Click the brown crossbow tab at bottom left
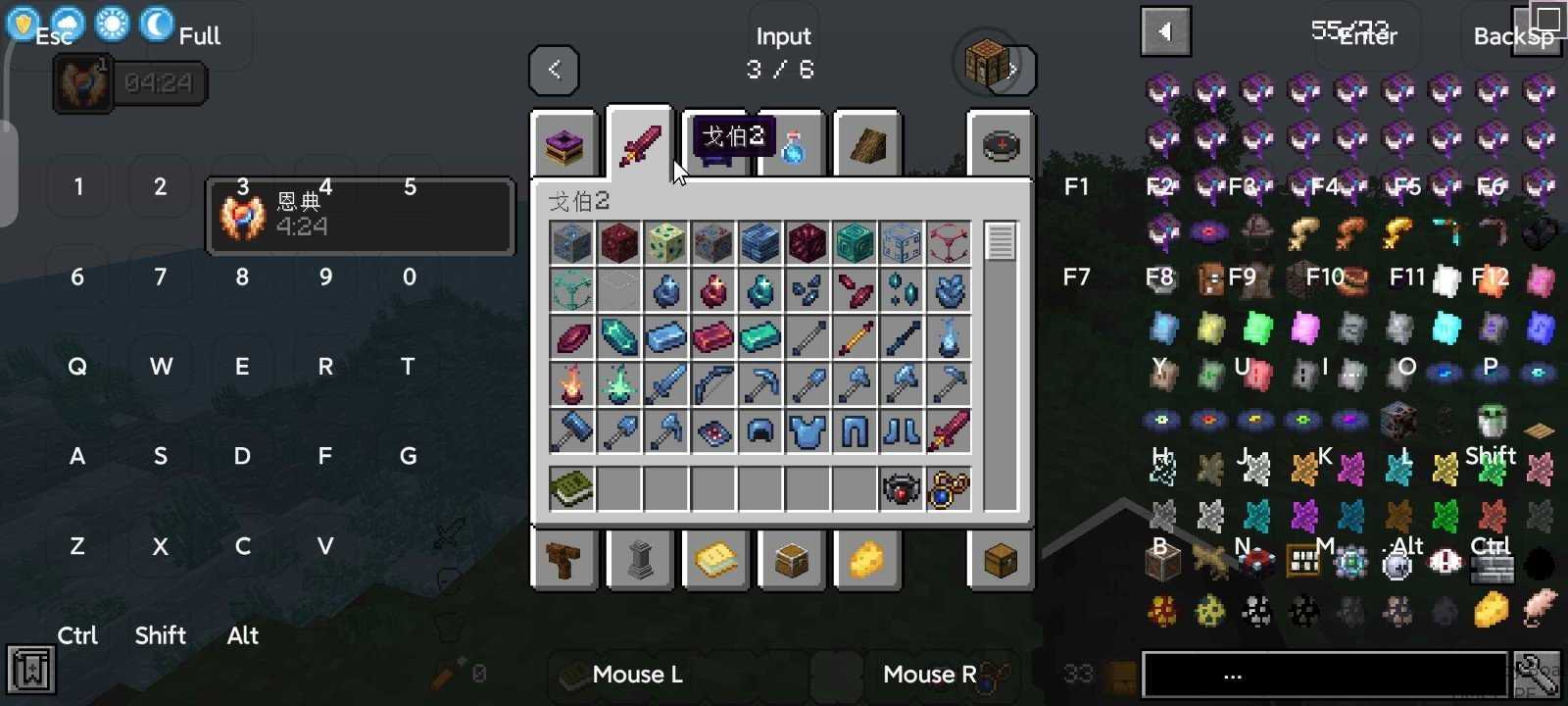1568x706 pixels. point(564,561)
